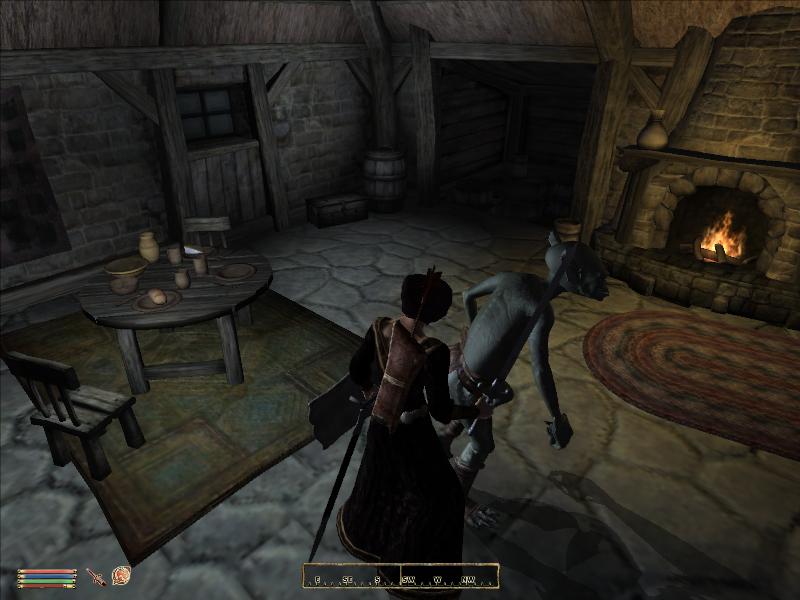Click the compass direction bar

click(401, 577)
